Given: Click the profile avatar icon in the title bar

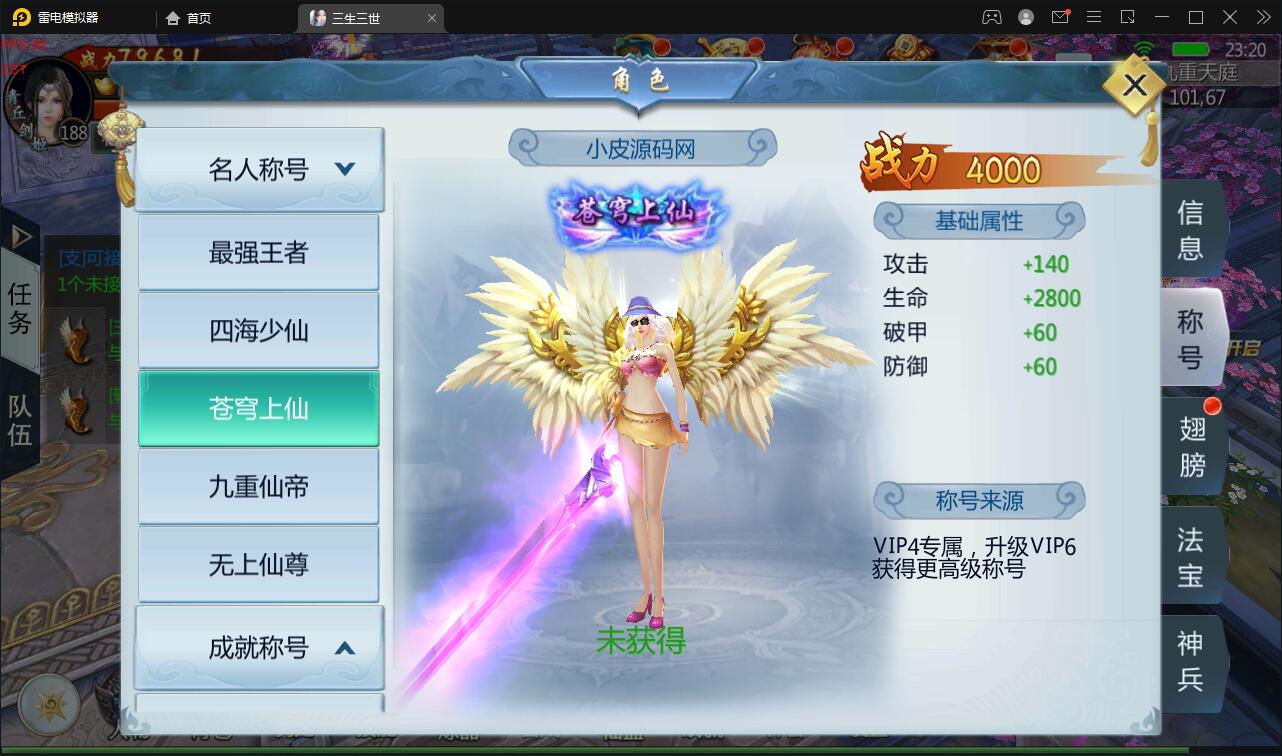Looking at the screenshot, I should click(1025, 16).
